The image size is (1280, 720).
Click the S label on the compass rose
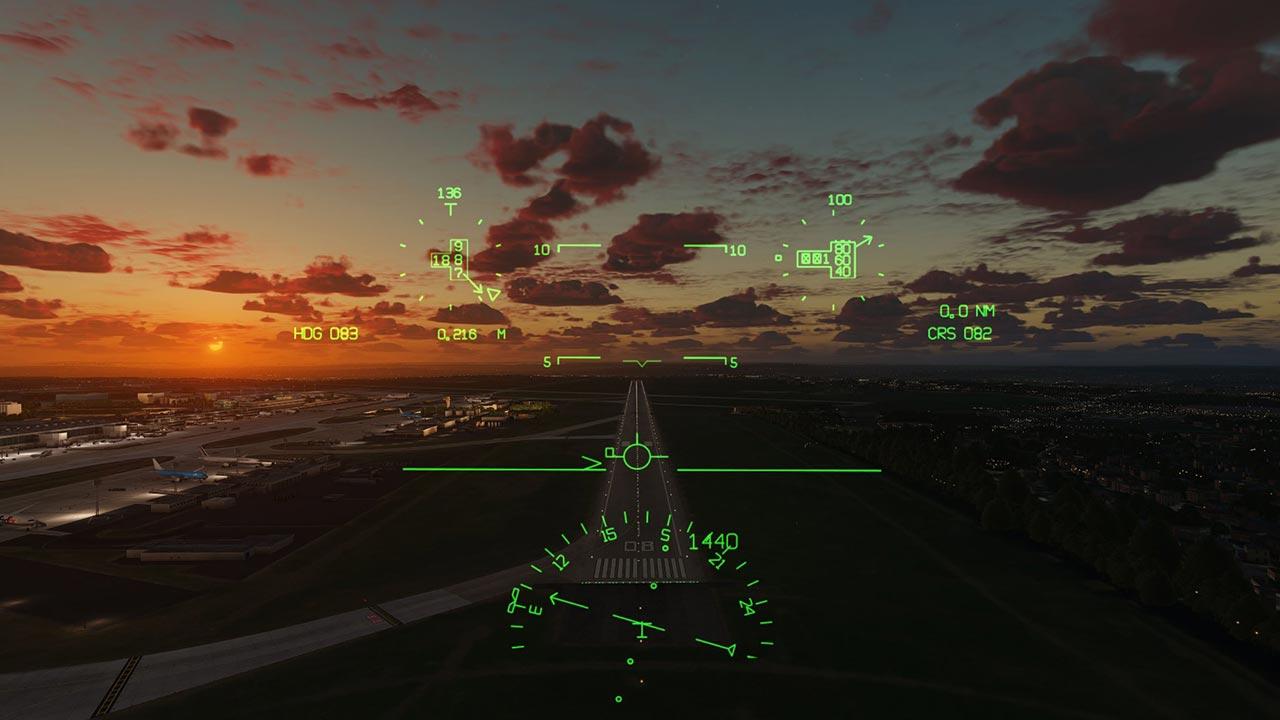pyautogui.click(x=665, y=535)
